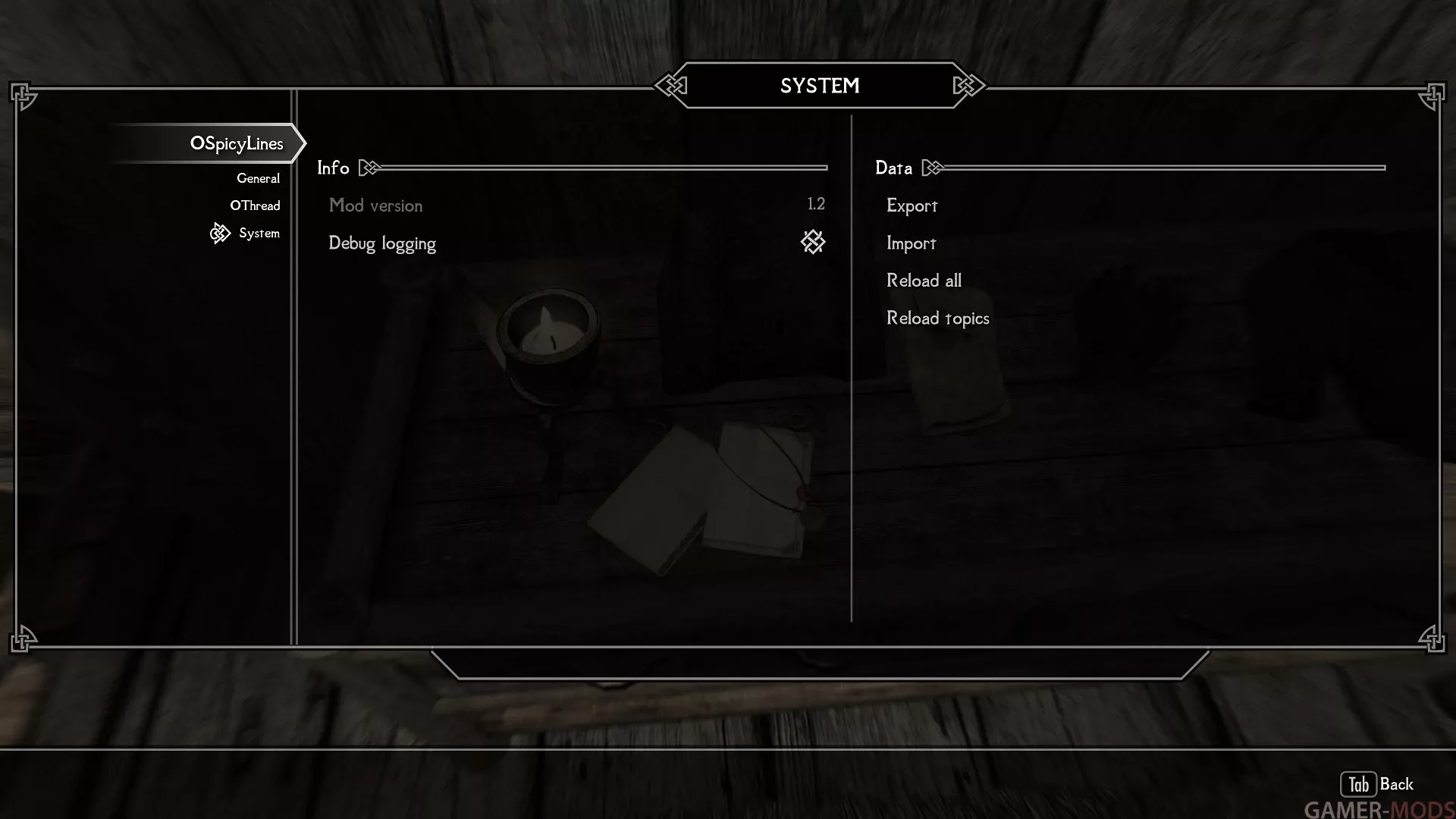This screenshot has width=1456, height=819.
Task: Open the General settings page
Action: click(x=258, y=178)
